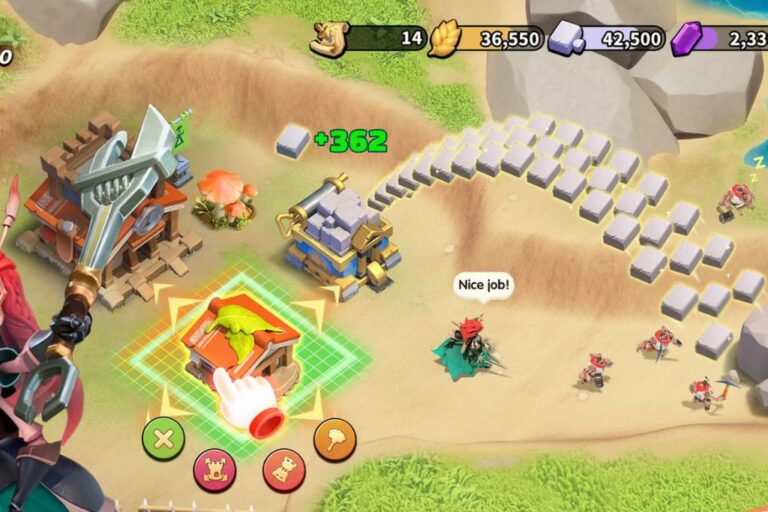Screen dimensions: 768x512
Task: Select the highlighted orange-roofed farm building
Action: point(240,335)
